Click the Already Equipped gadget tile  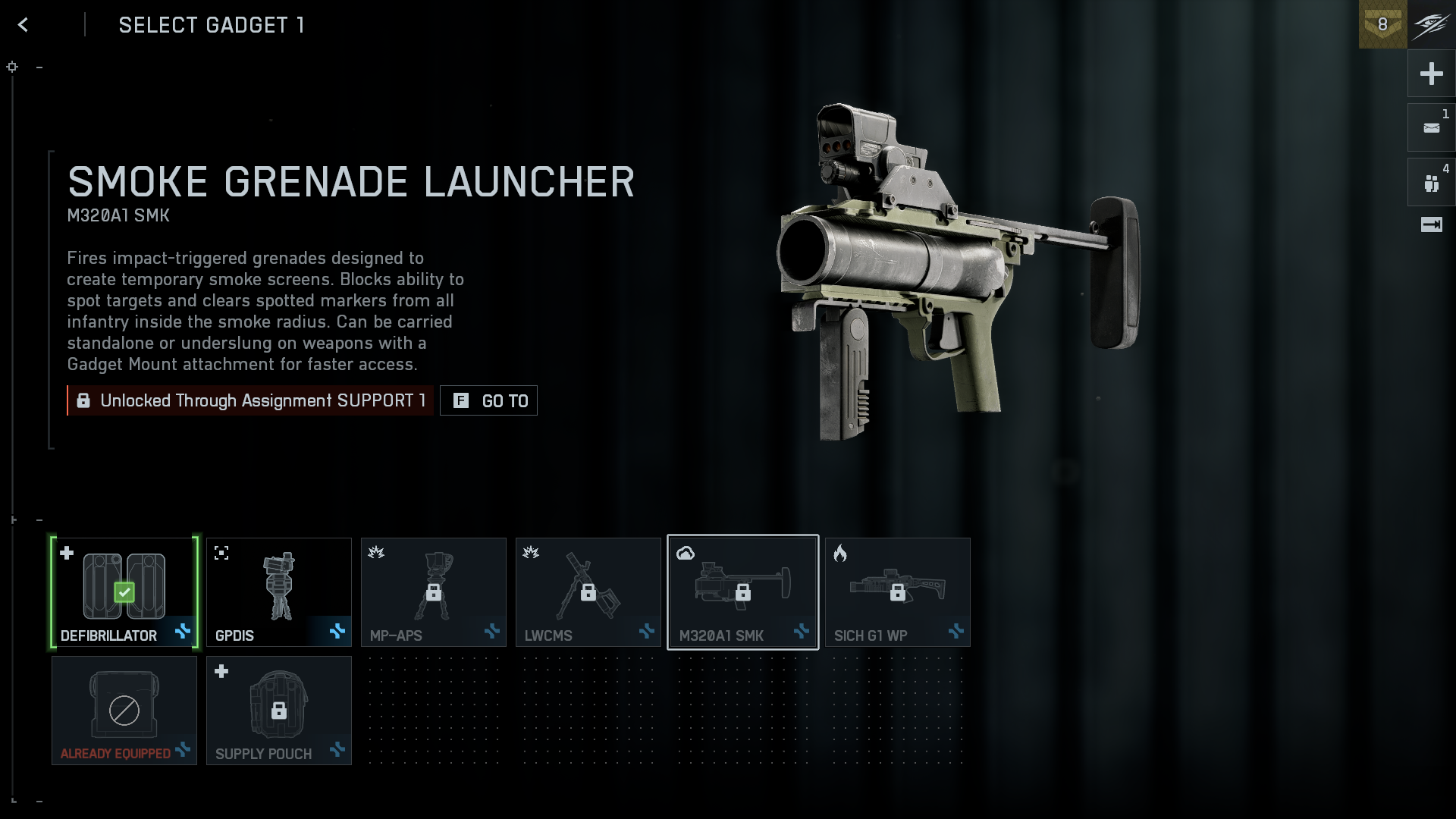(x=124, y=711)
